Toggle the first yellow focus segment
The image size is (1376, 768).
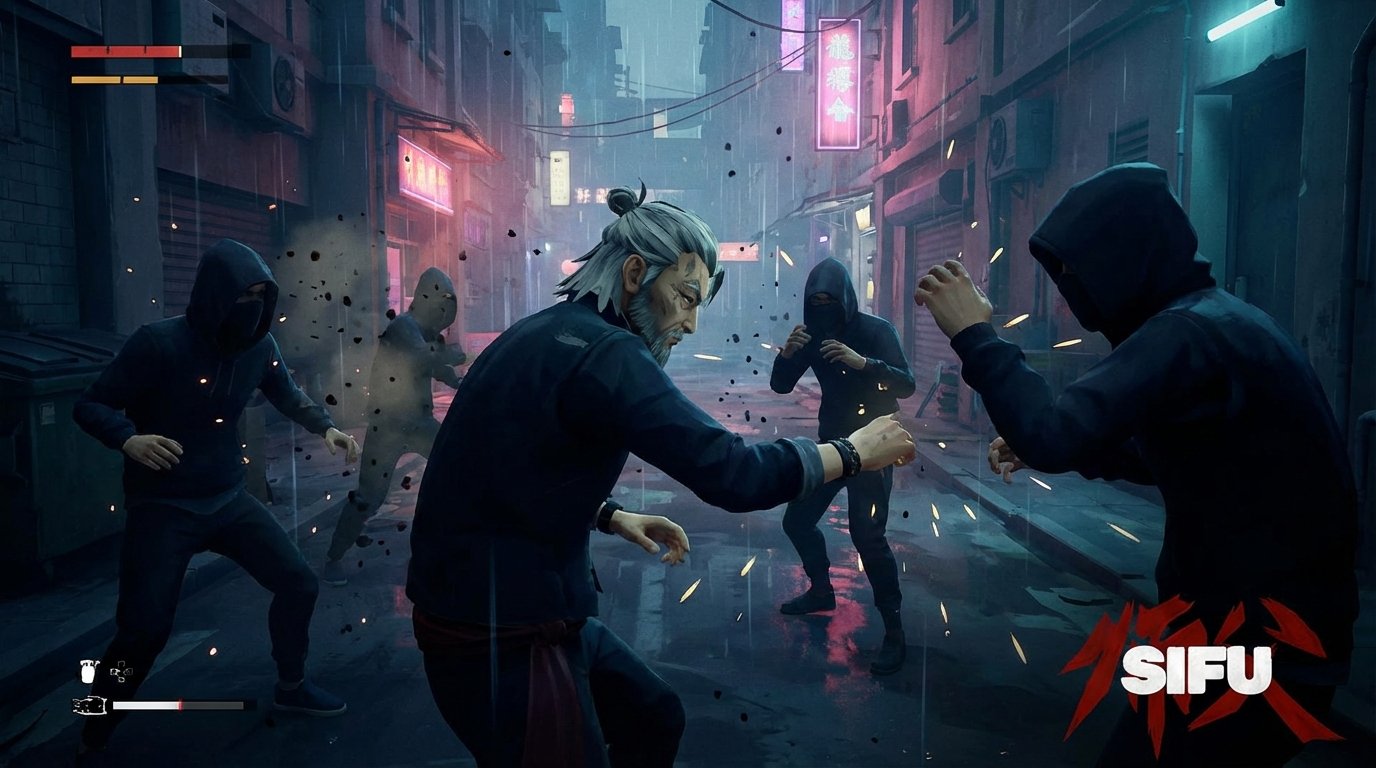[x=95, y=79]
